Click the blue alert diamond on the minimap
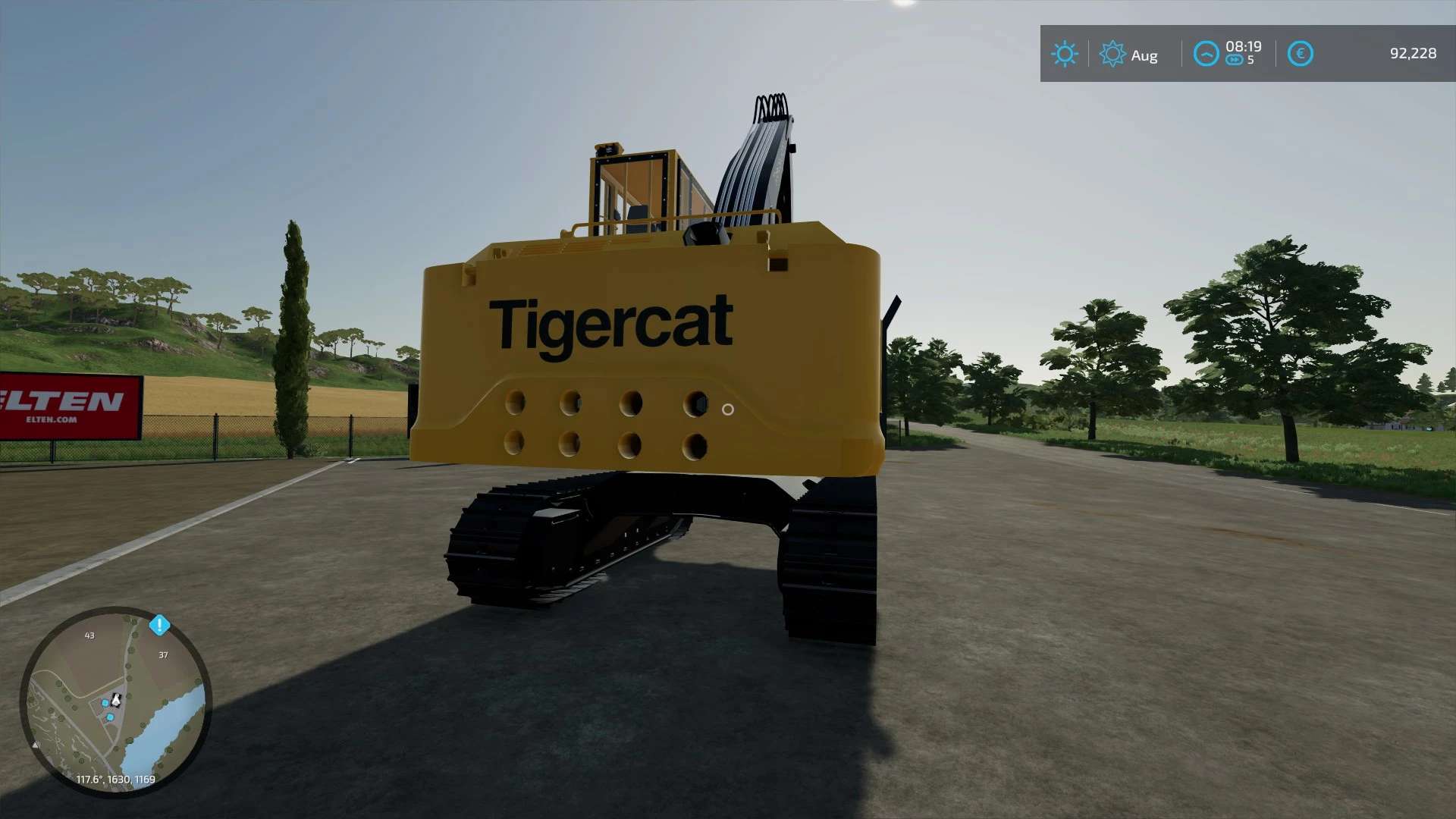Viewport: 1456px width, 819px height. coord(160,625)
